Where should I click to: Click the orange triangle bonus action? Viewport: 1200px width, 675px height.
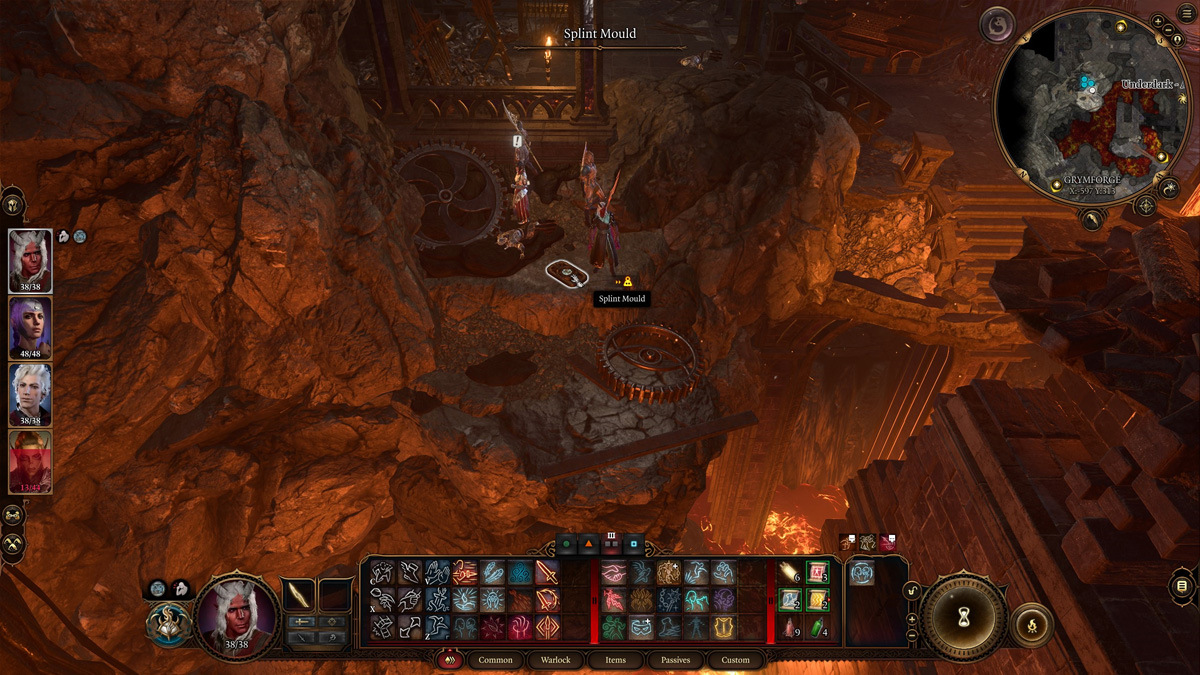[x=588, y=545]
